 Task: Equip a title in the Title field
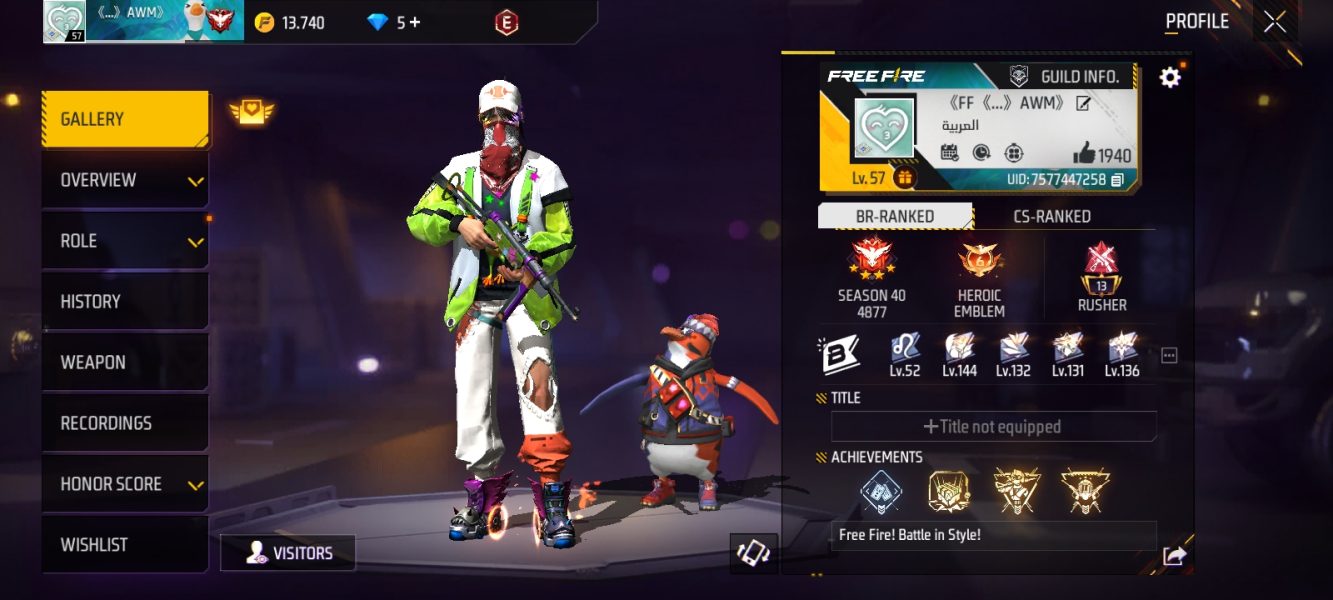pos(993,427)
